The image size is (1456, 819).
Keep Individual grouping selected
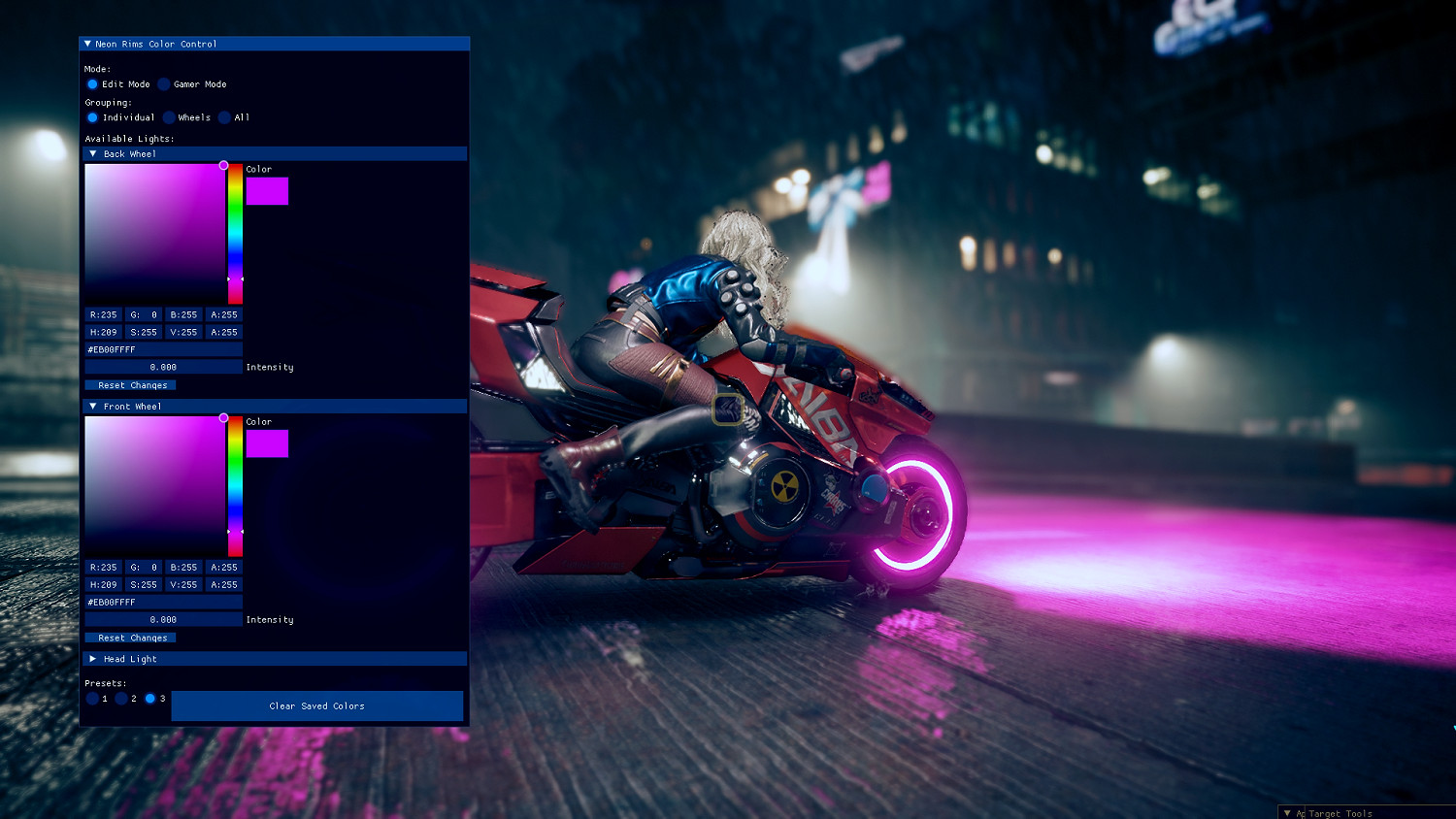(x=92, y=116)
